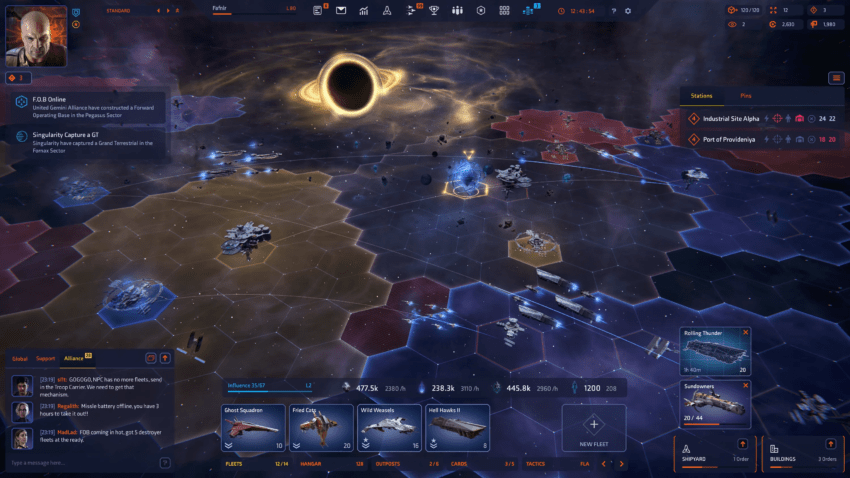Choose the Wild Weasels fleet card
This screenshot has height=478, width=850.
coord(389,428)
